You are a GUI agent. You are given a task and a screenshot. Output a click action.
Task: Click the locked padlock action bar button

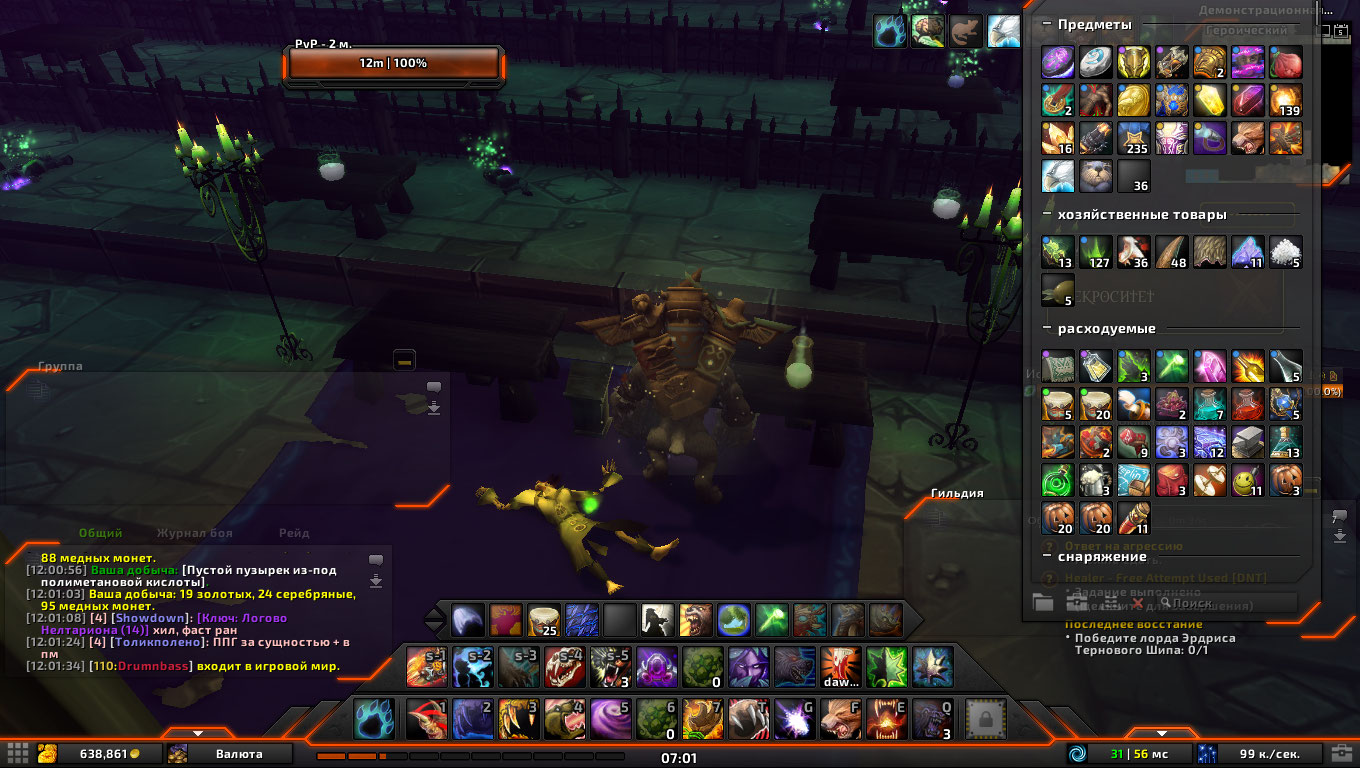pos(985,718)
